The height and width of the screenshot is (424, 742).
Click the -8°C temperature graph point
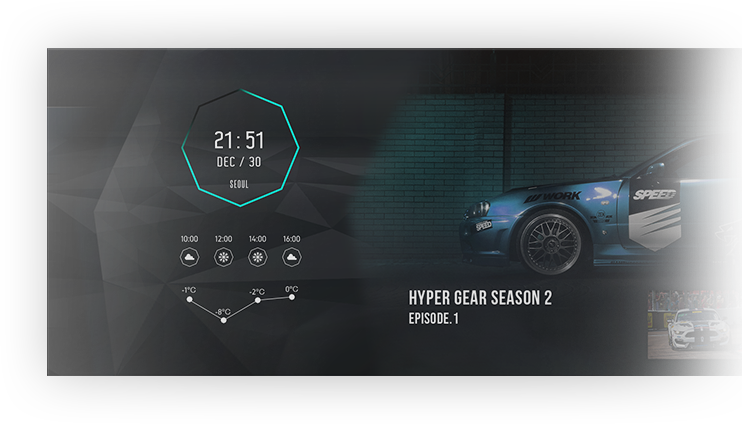tap(223, 320)
